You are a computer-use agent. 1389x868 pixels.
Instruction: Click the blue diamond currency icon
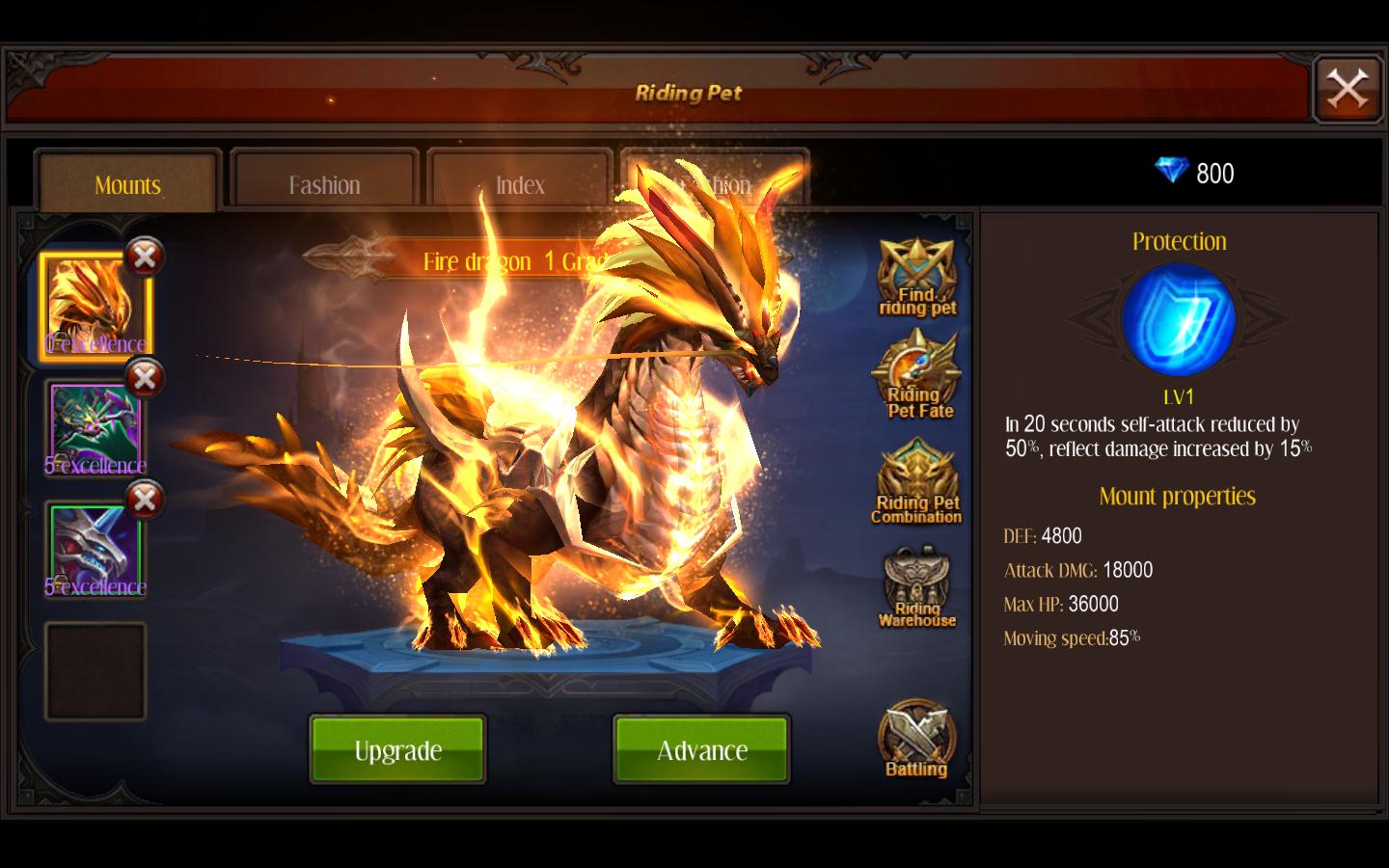click(x=1170, y=172)
